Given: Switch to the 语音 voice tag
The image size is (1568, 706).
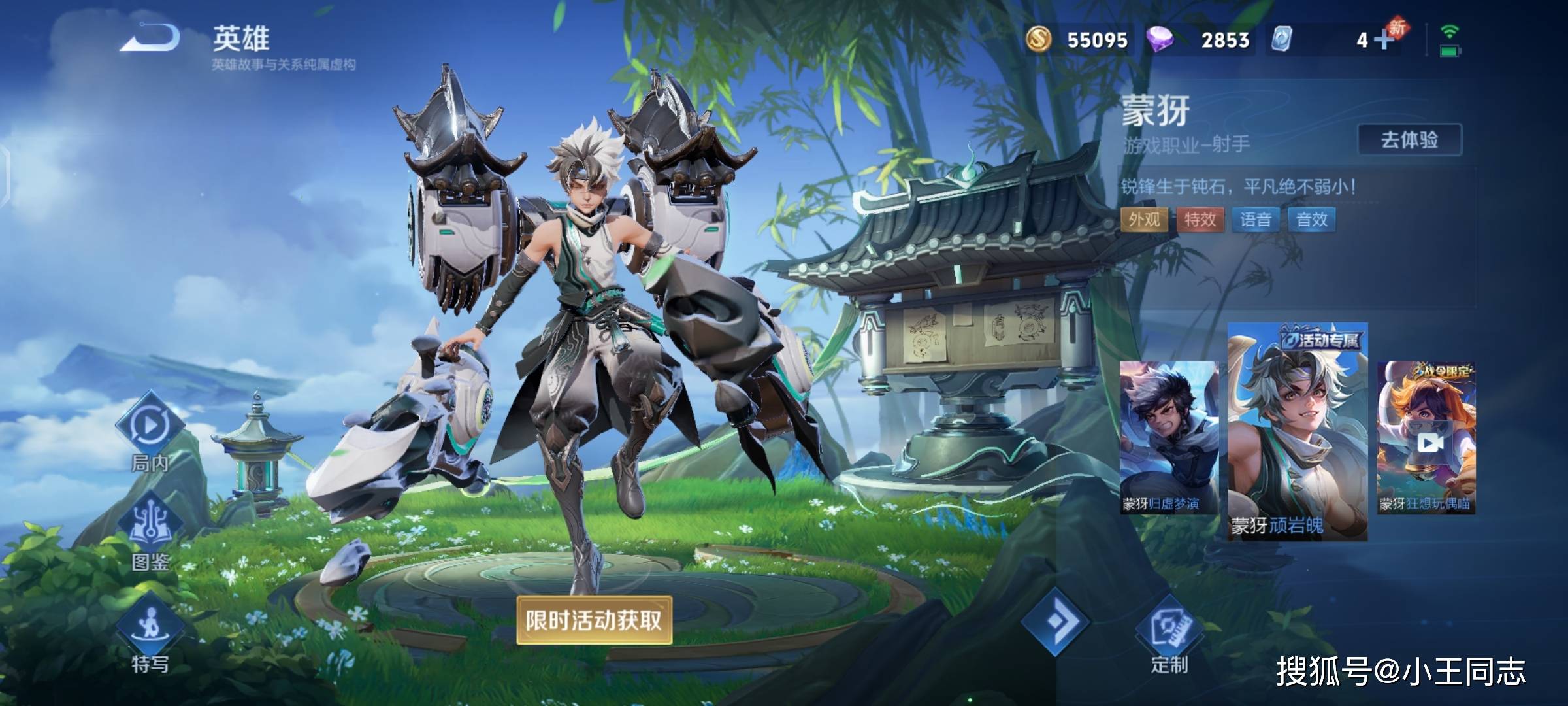Looking at the screenshot, I should [x=1256, y=220].
